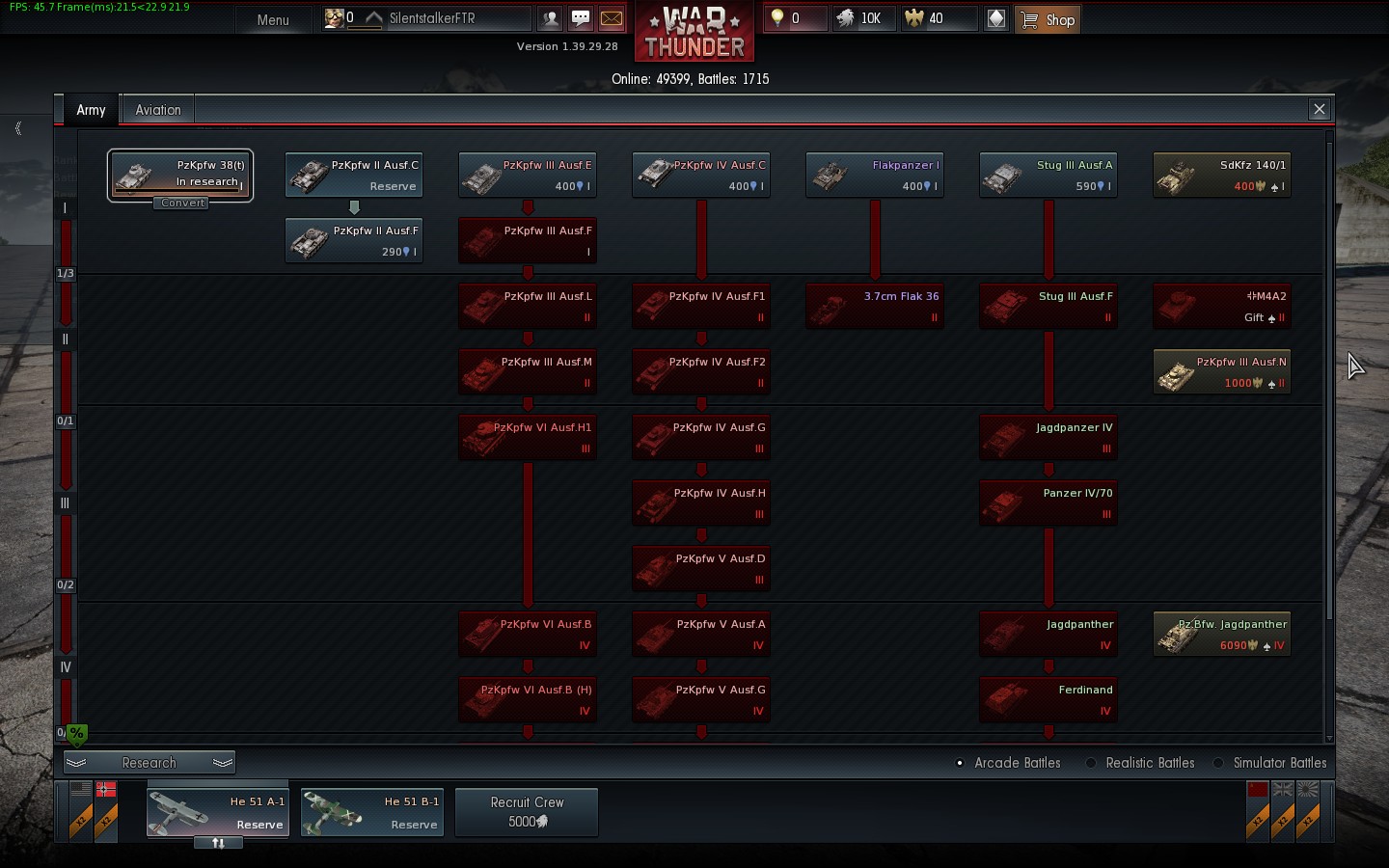The height and width of the screenshot is (868, 1389).
Task: Open the Shop
Action: pyautogui.click(x=1048, y=19)
